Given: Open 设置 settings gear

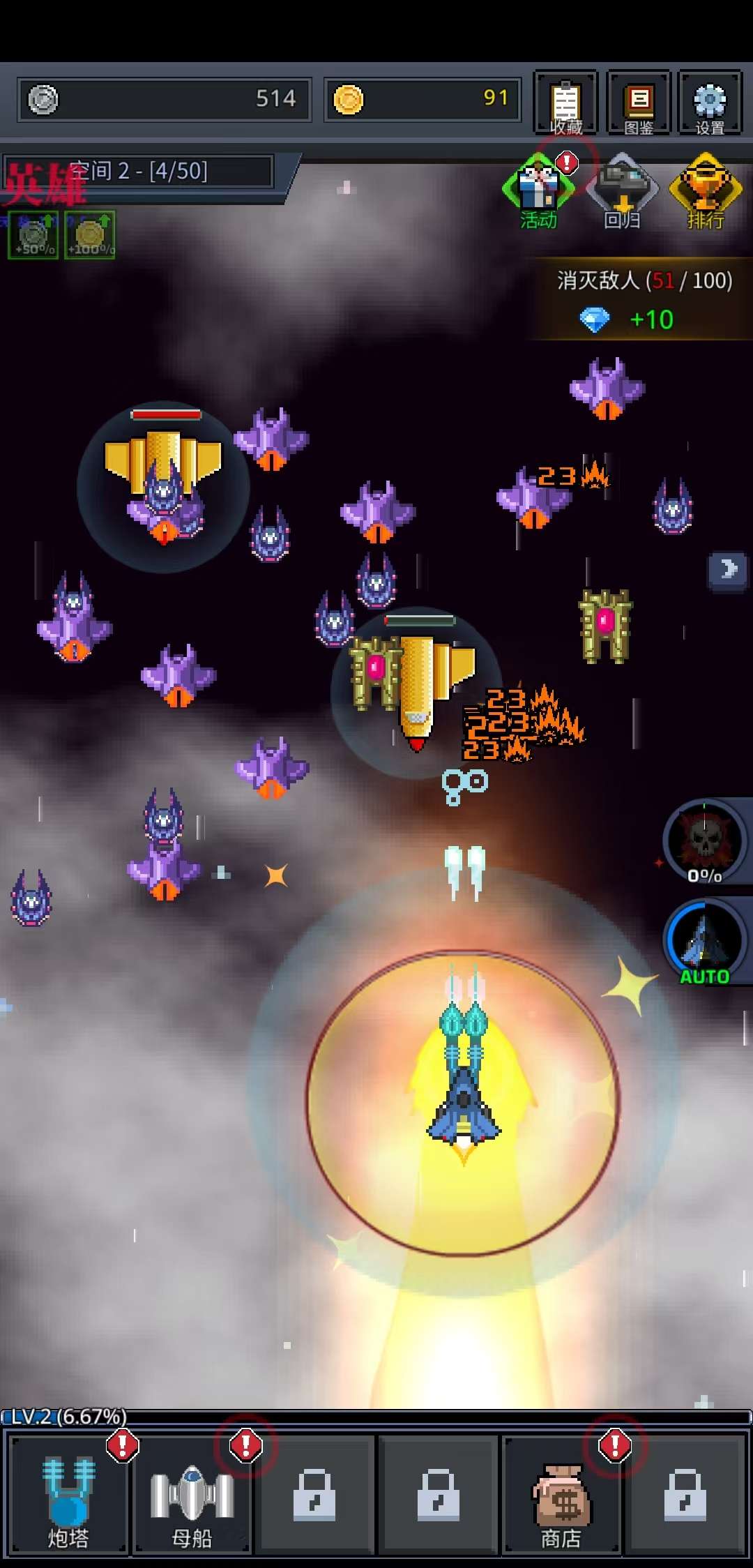Looking at the screenshot, I should [x=710, y=103].
